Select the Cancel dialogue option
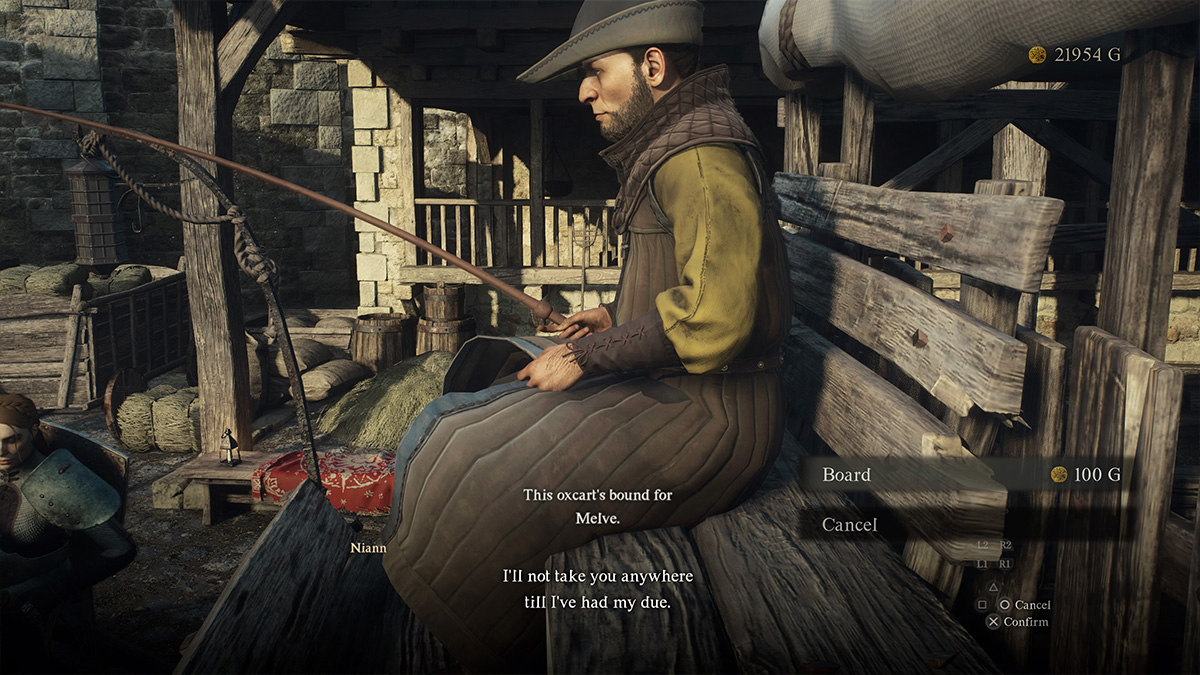Image resolution: width=1200 pixels, height=675 pixels. pos(849,524)
